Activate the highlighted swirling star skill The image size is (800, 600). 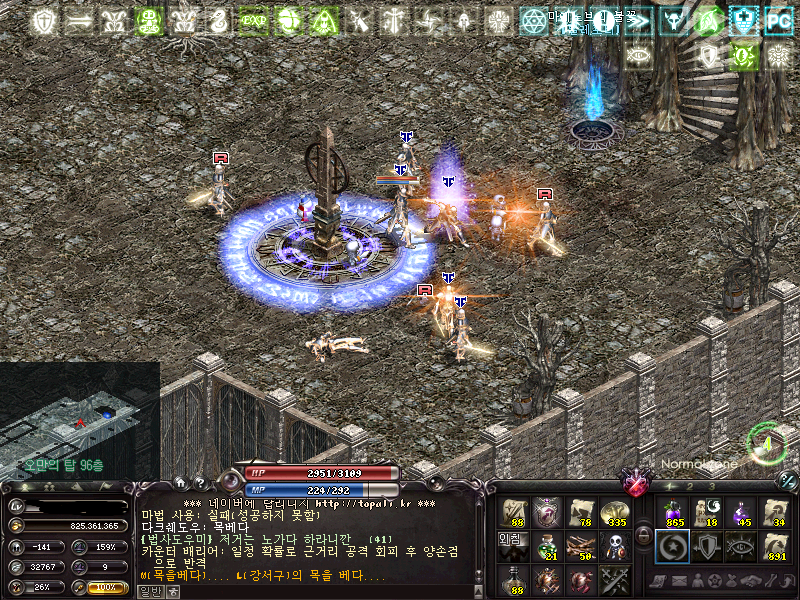pos(671,546)
